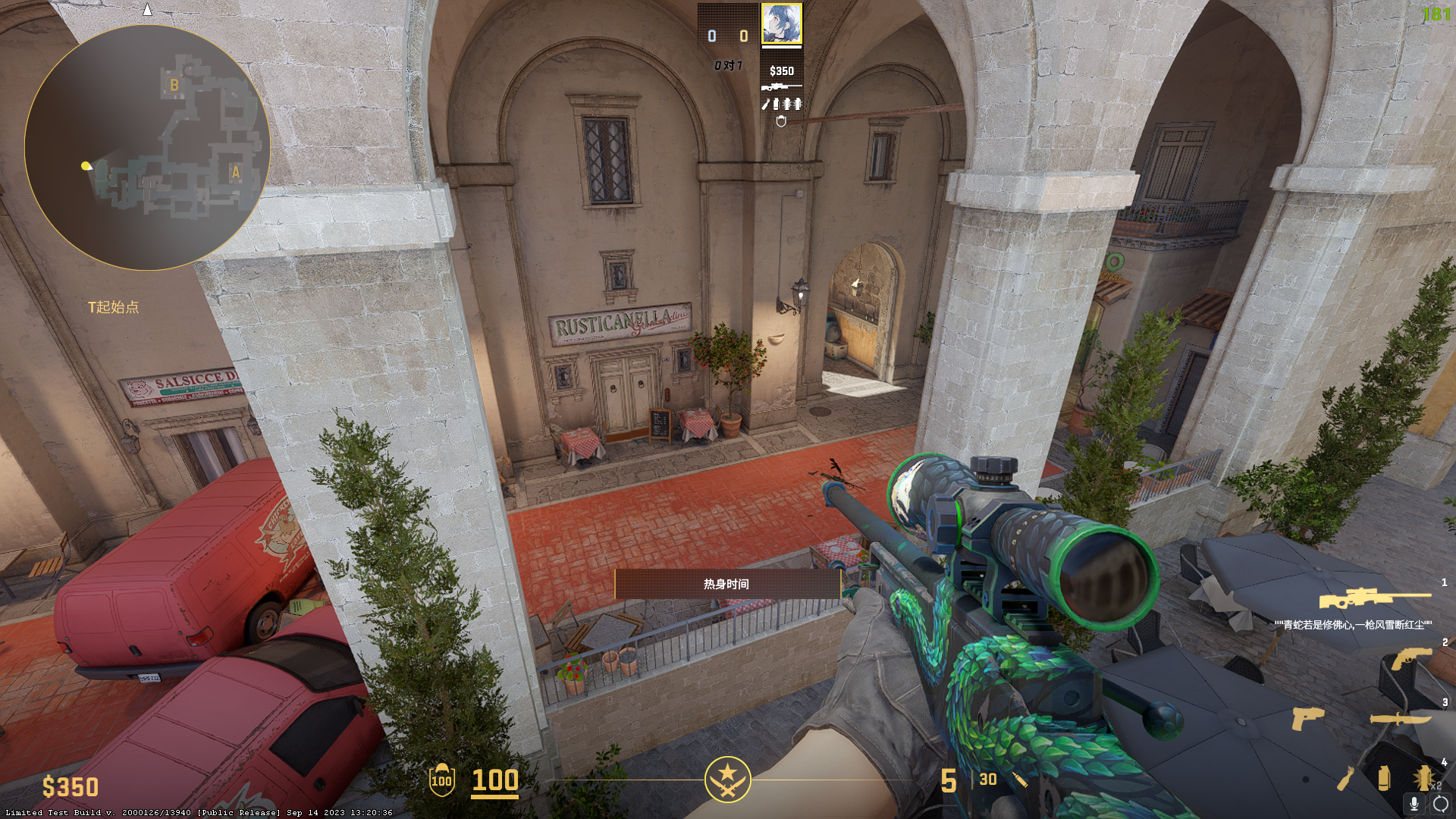
Task: Select the player avatar portrait
Action: 781,24
